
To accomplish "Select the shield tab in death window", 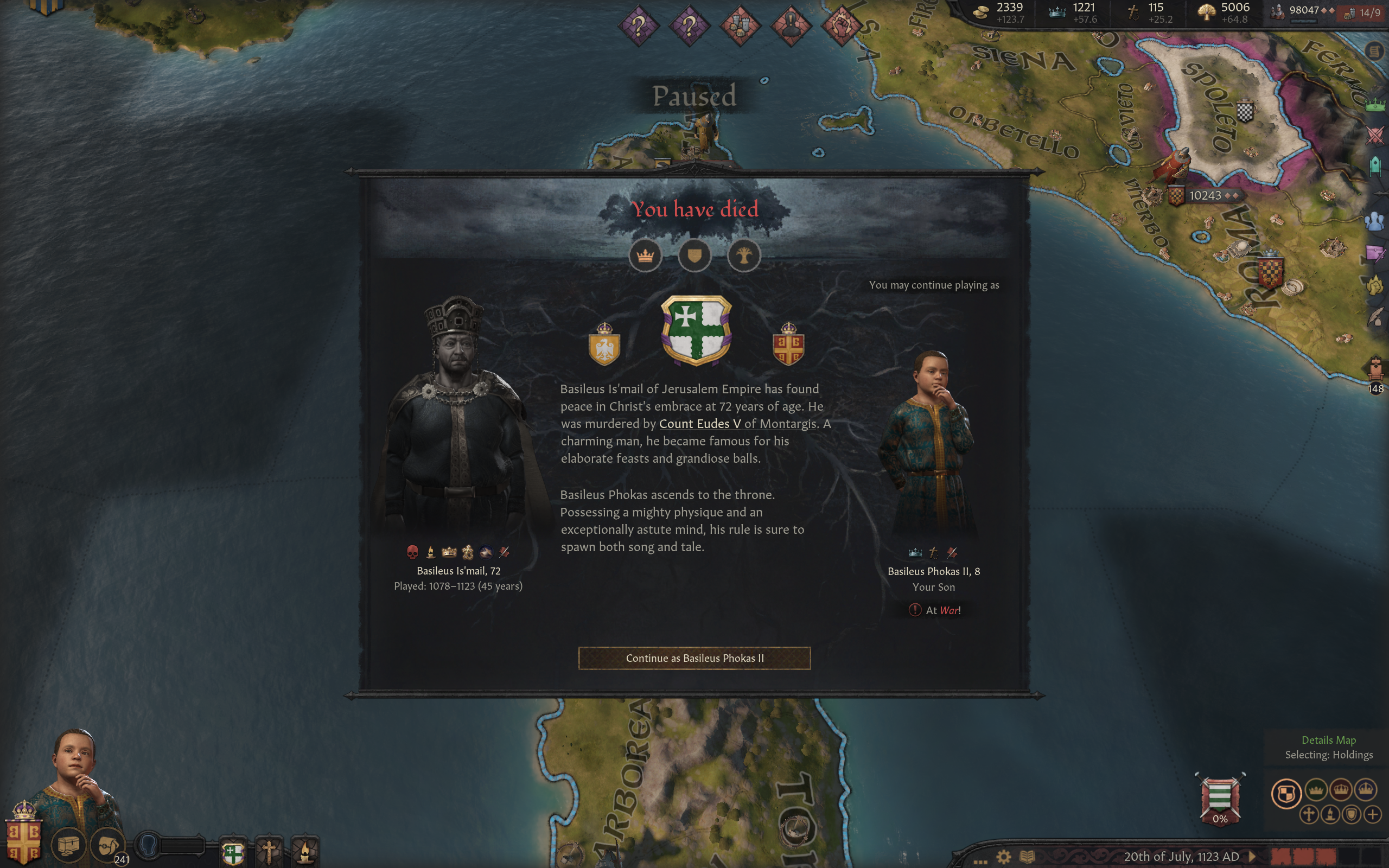I will click(x=694, y=256).
